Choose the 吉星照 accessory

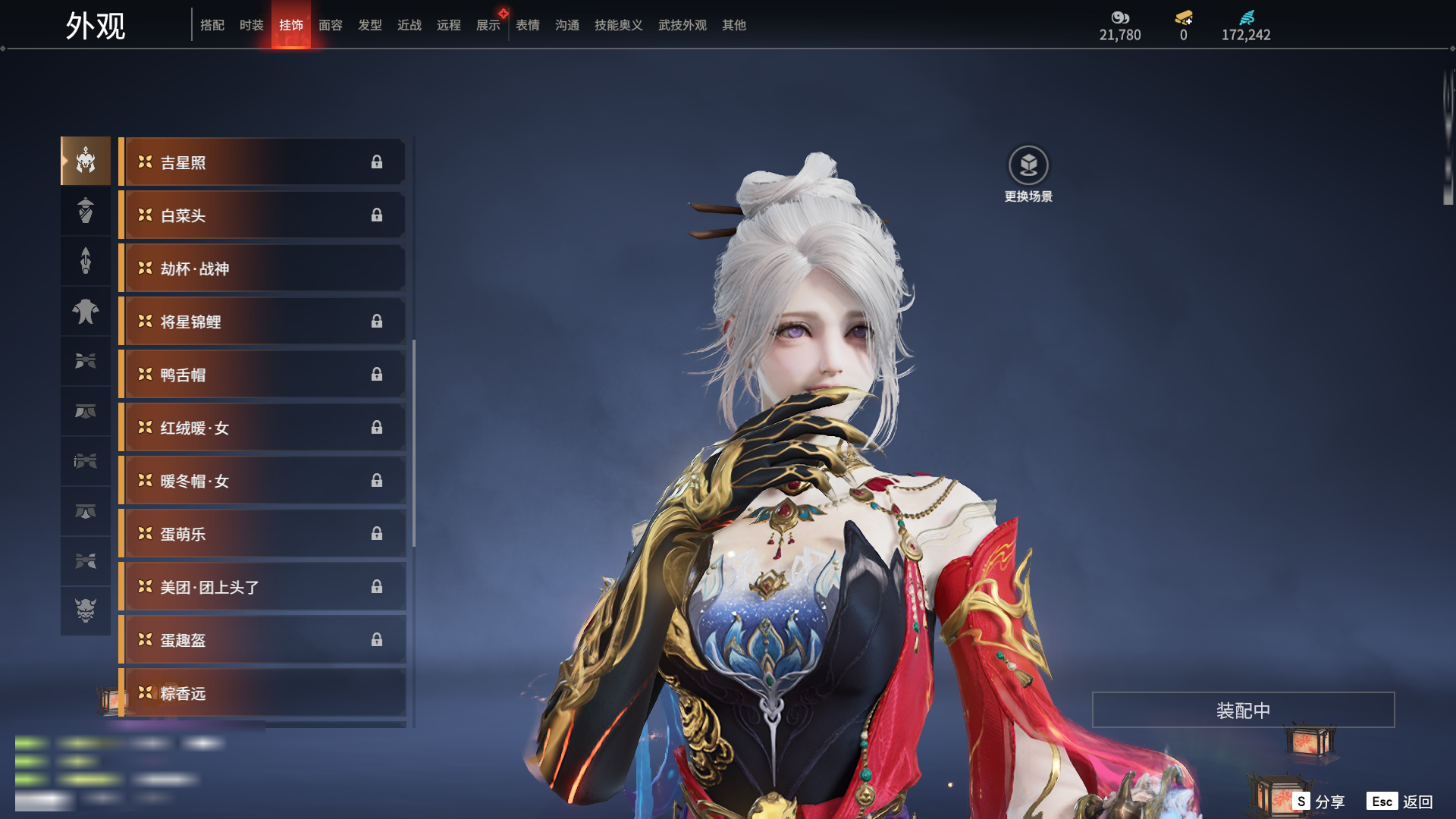tap(262, 162)
